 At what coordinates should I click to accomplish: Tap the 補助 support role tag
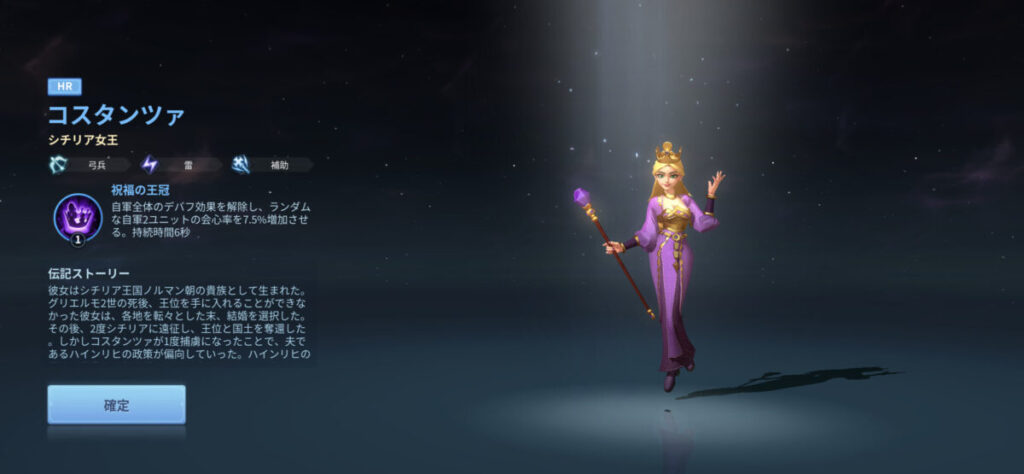pos(267,165)
